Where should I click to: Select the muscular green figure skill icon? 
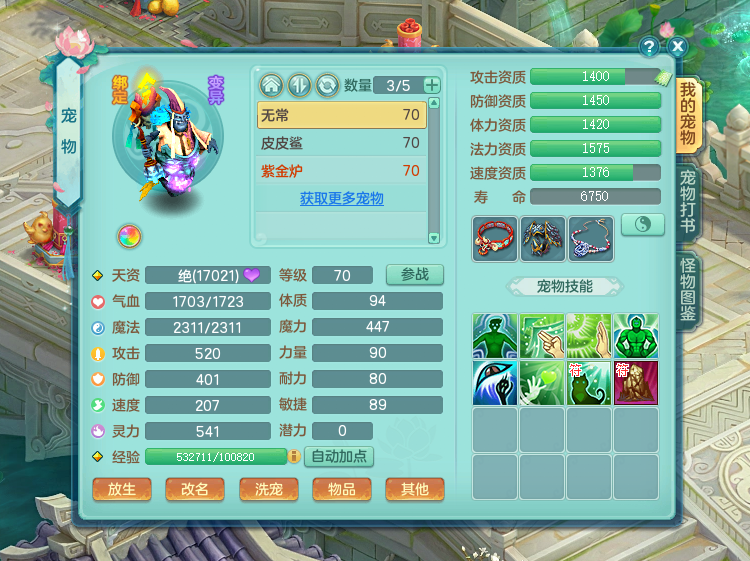pyautogui.click(x=636, y=336)
